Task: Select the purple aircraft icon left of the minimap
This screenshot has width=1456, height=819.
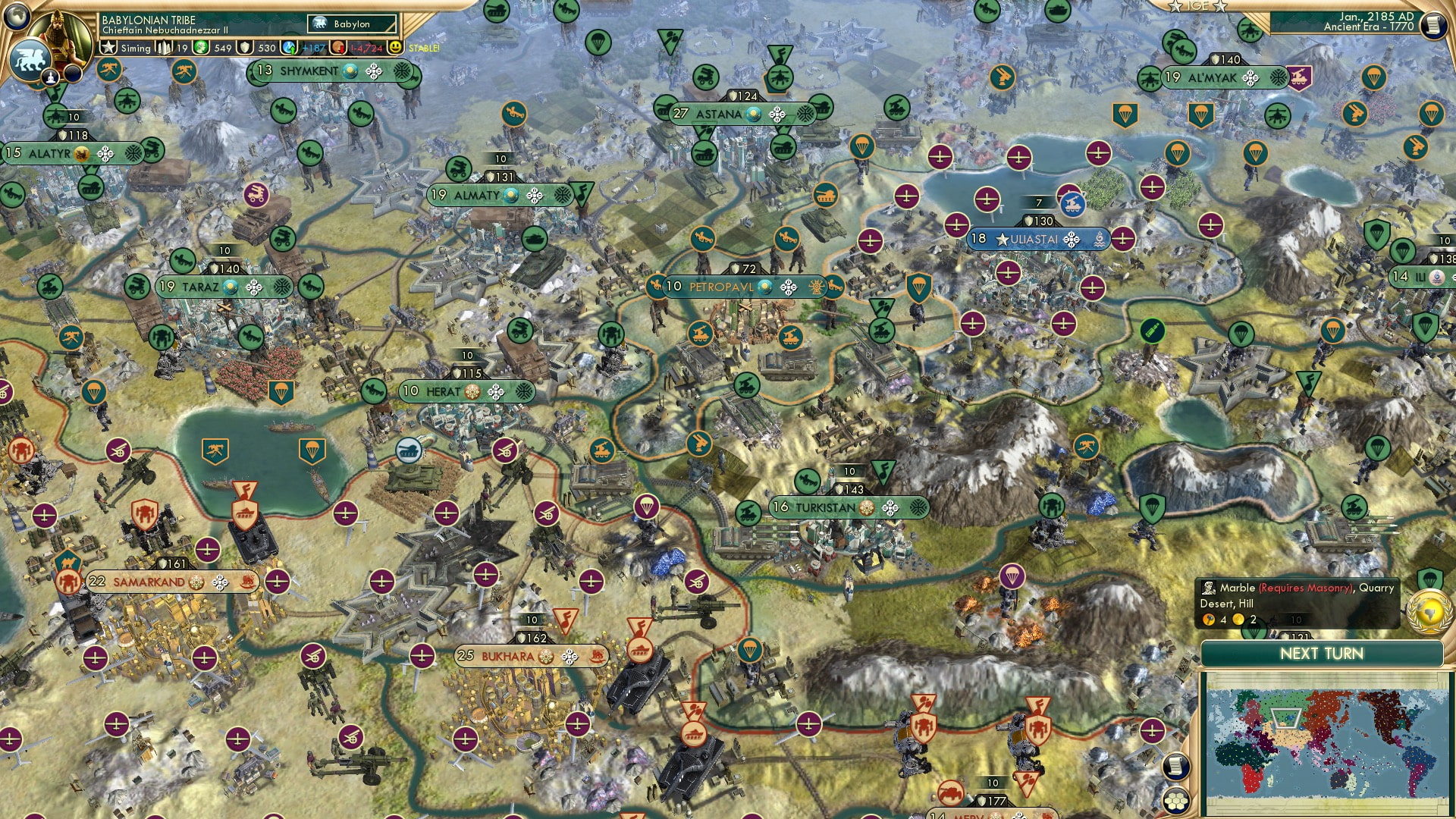Action: 1152,730
